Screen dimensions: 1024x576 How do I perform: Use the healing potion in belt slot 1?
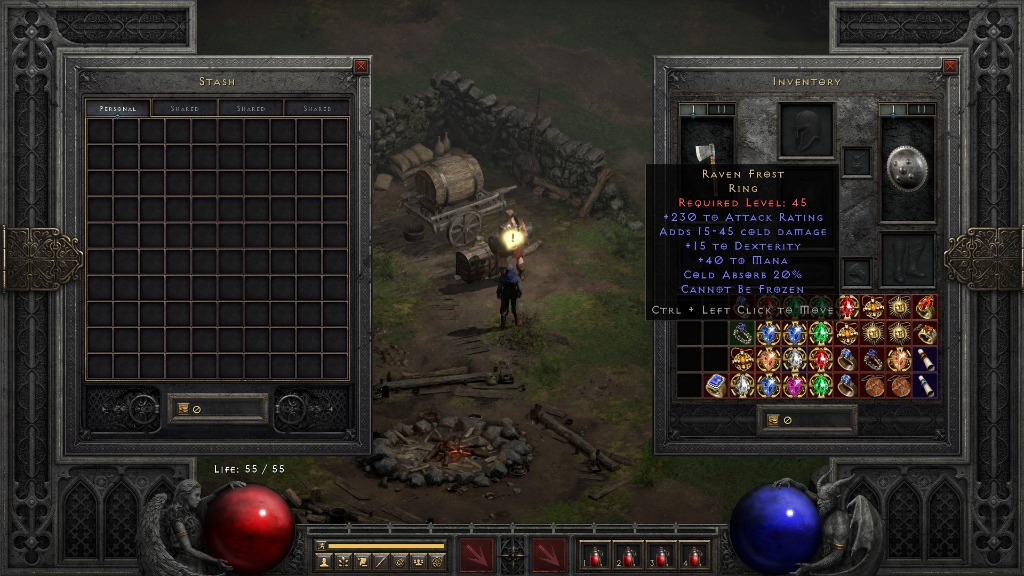pos(596,555)
